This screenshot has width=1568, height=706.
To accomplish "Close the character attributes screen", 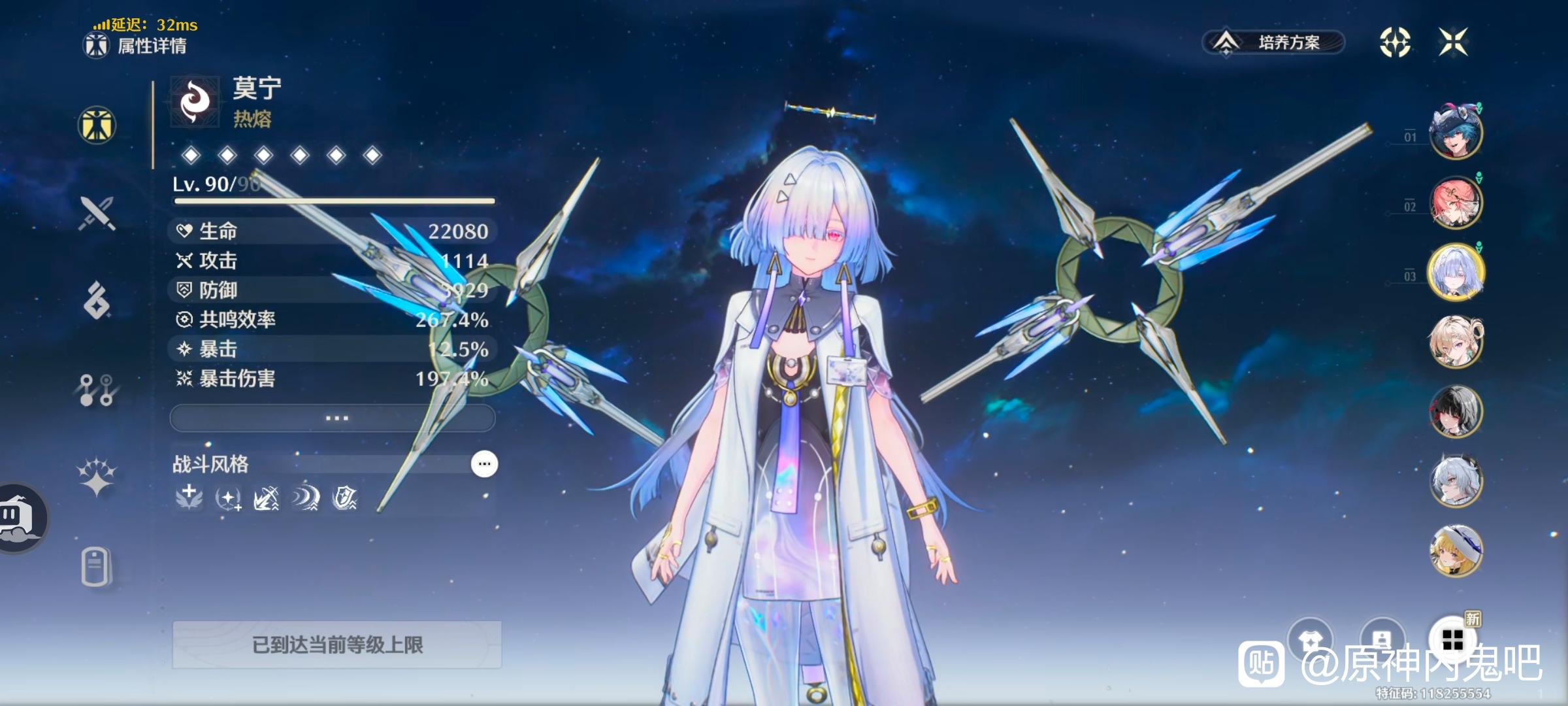I will [1453, 42].
